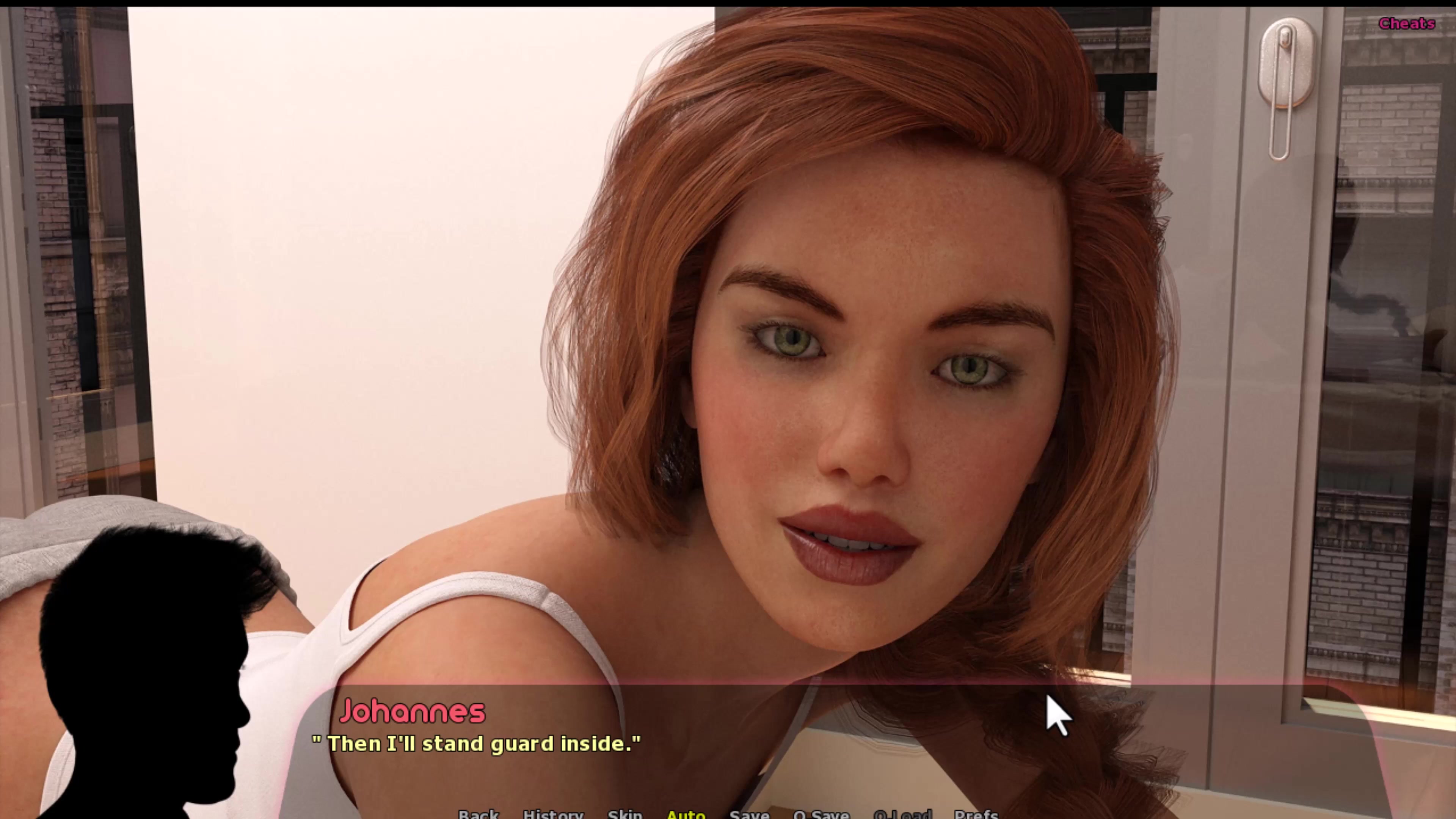Go Back one dialogue line
Viewport: 1456px width, 819px height.
coord(478,814)
